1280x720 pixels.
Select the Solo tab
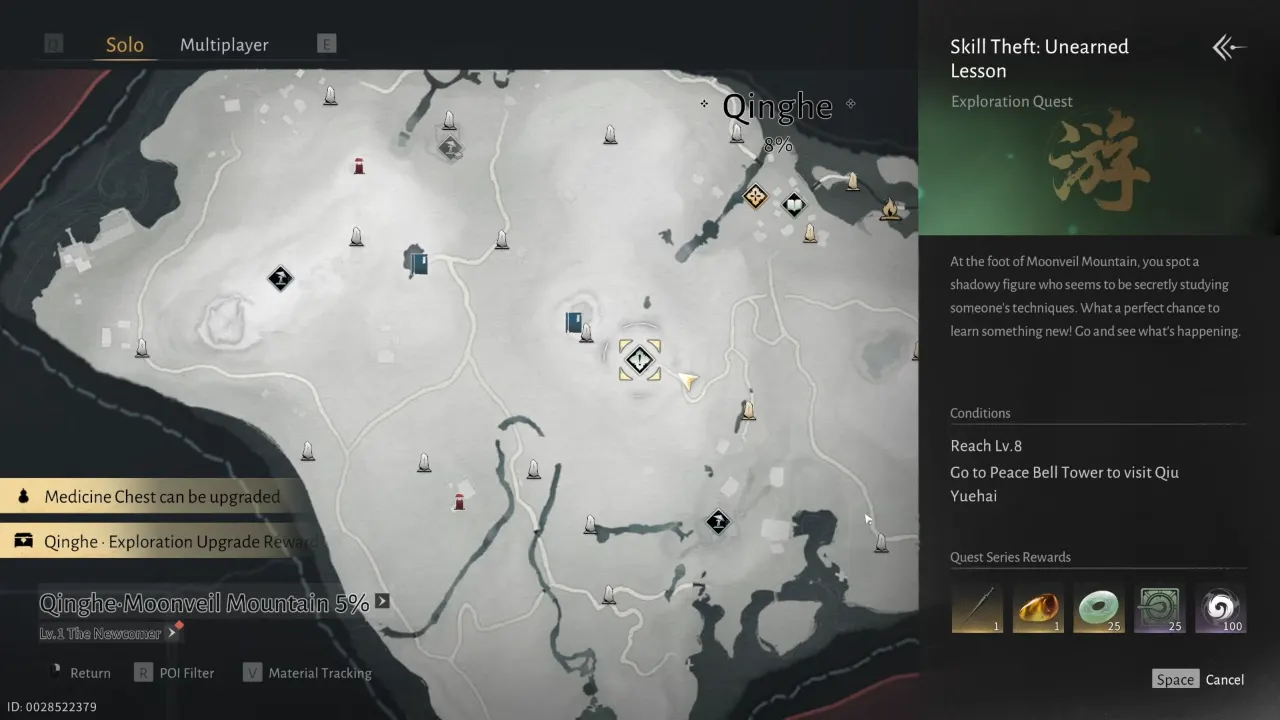pyautogui.click(x=124, y=44)
